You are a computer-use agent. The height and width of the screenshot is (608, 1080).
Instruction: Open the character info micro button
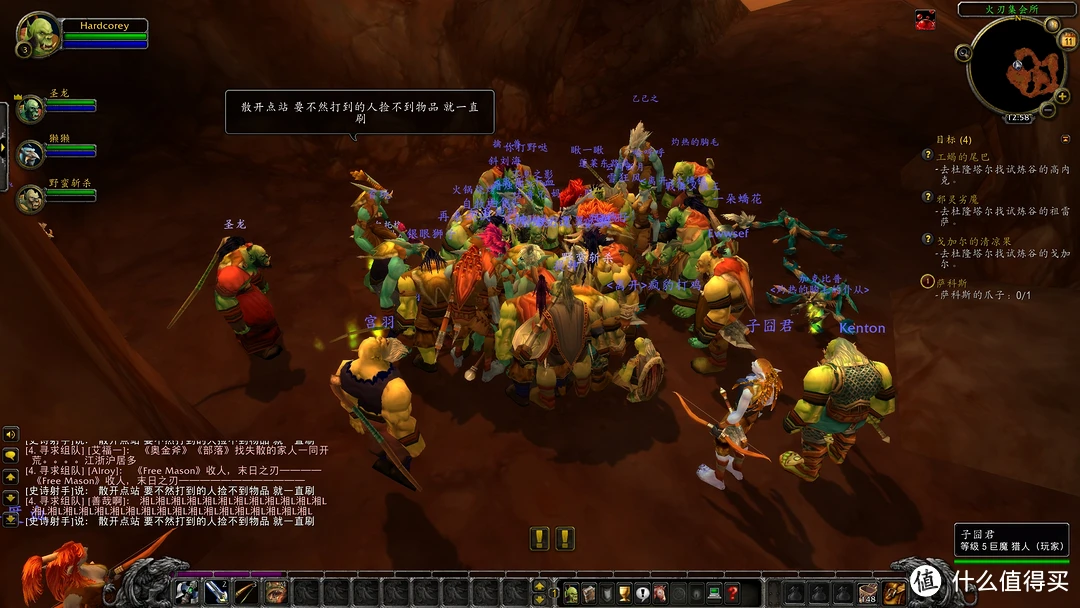coord(570,592)
